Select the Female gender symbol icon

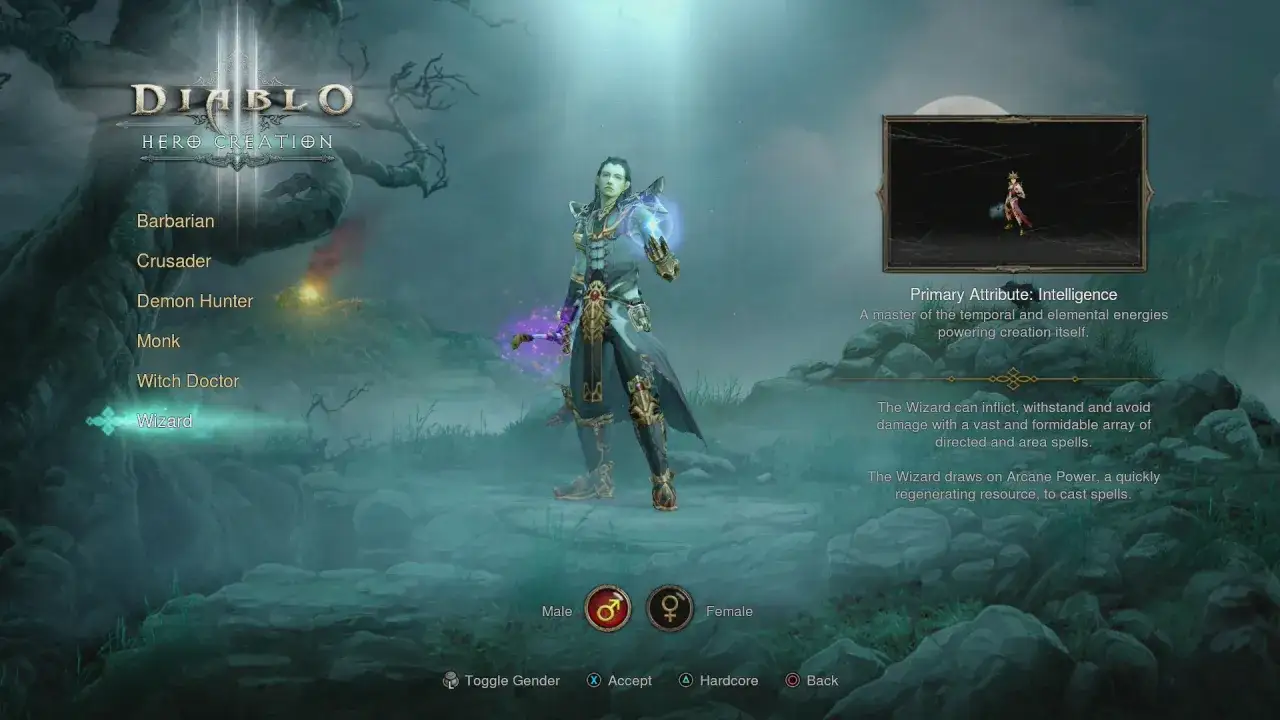click(670, 609)
